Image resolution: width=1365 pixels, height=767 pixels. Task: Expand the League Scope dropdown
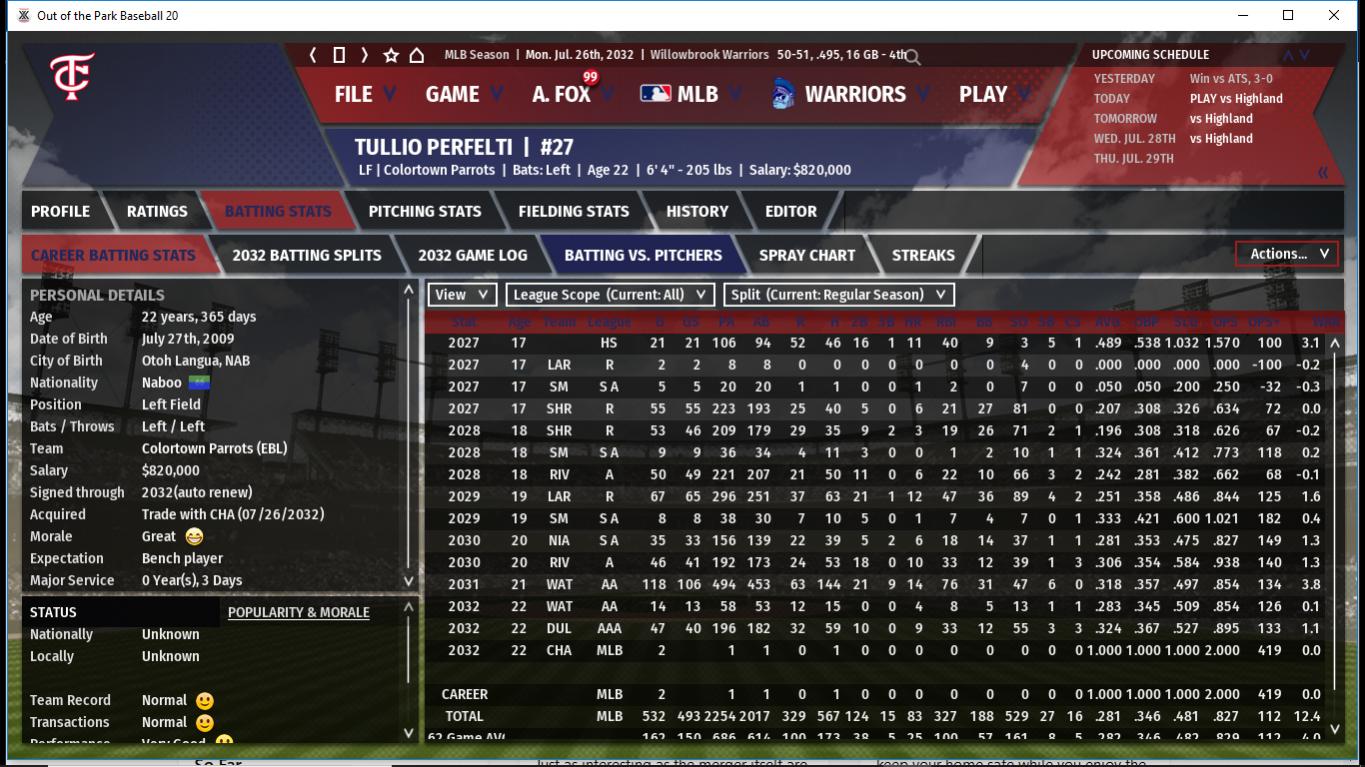(x=610, y=294)
